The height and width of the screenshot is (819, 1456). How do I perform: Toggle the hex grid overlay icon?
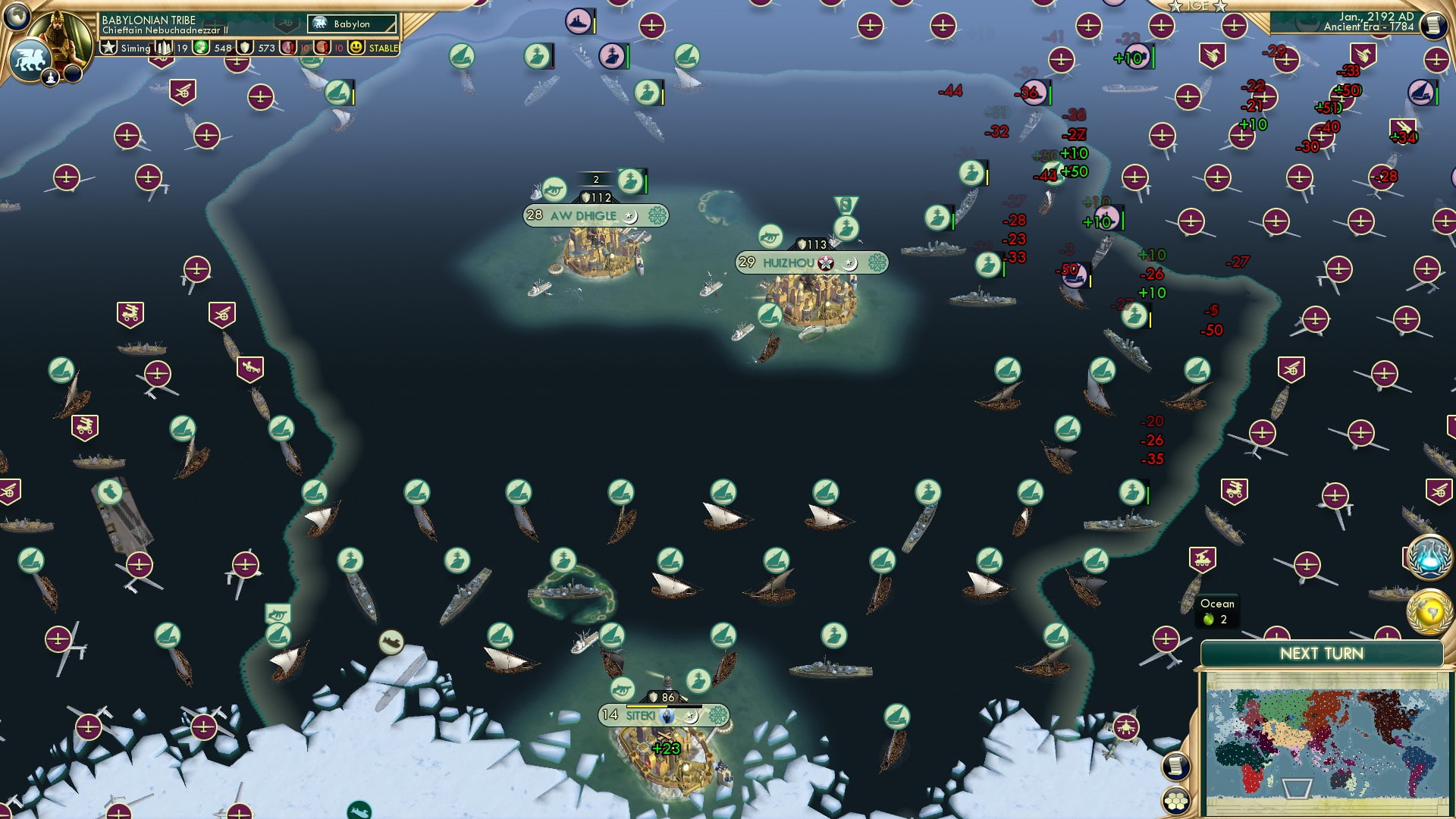click(1176, 801)
